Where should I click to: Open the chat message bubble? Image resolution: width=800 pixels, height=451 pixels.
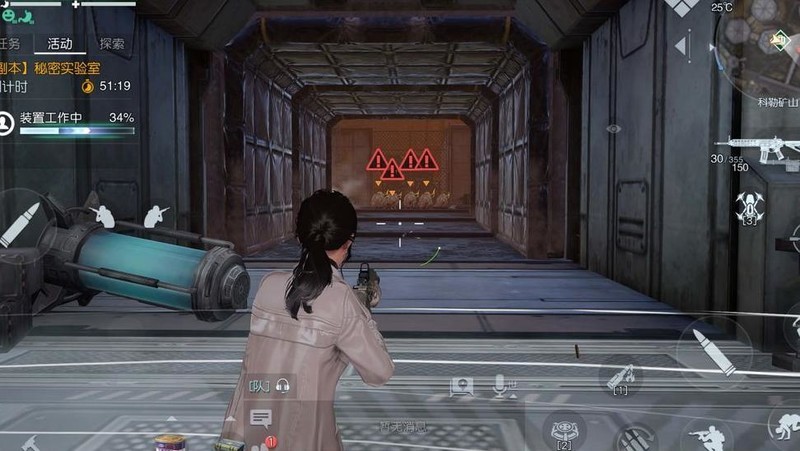(261, 418)
